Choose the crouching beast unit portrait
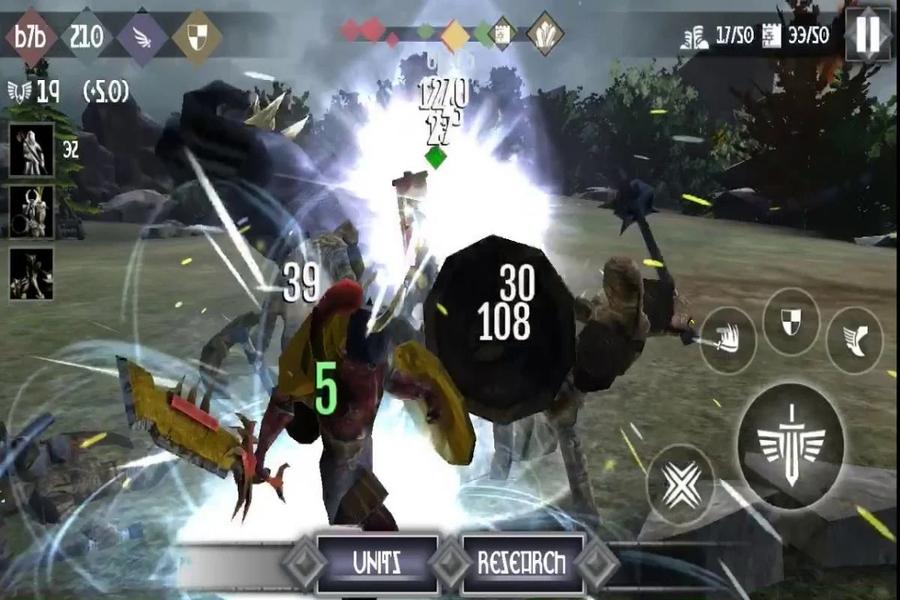Image resolution: width=900 pixels, height=600 pixels. tap(31, 272)
